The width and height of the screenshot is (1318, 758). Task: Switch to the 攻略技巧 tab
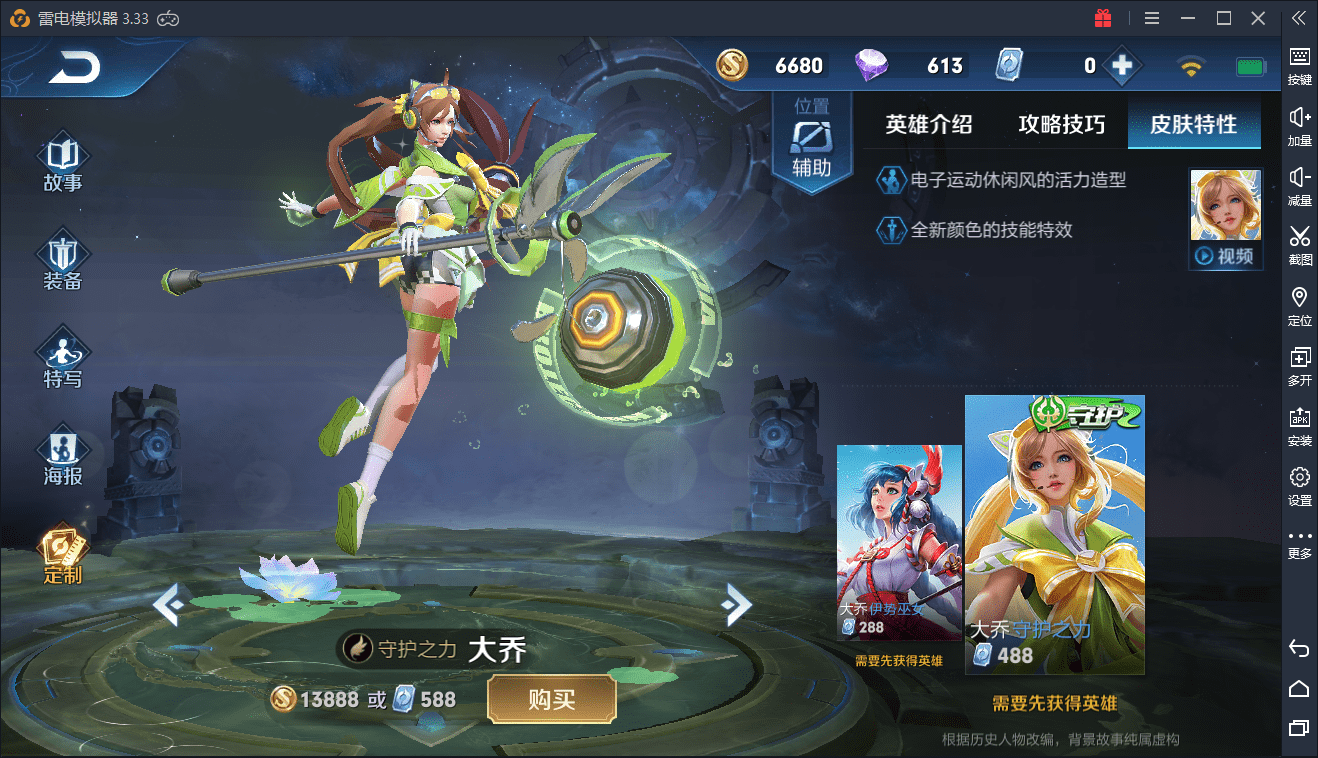[1060, 124]
